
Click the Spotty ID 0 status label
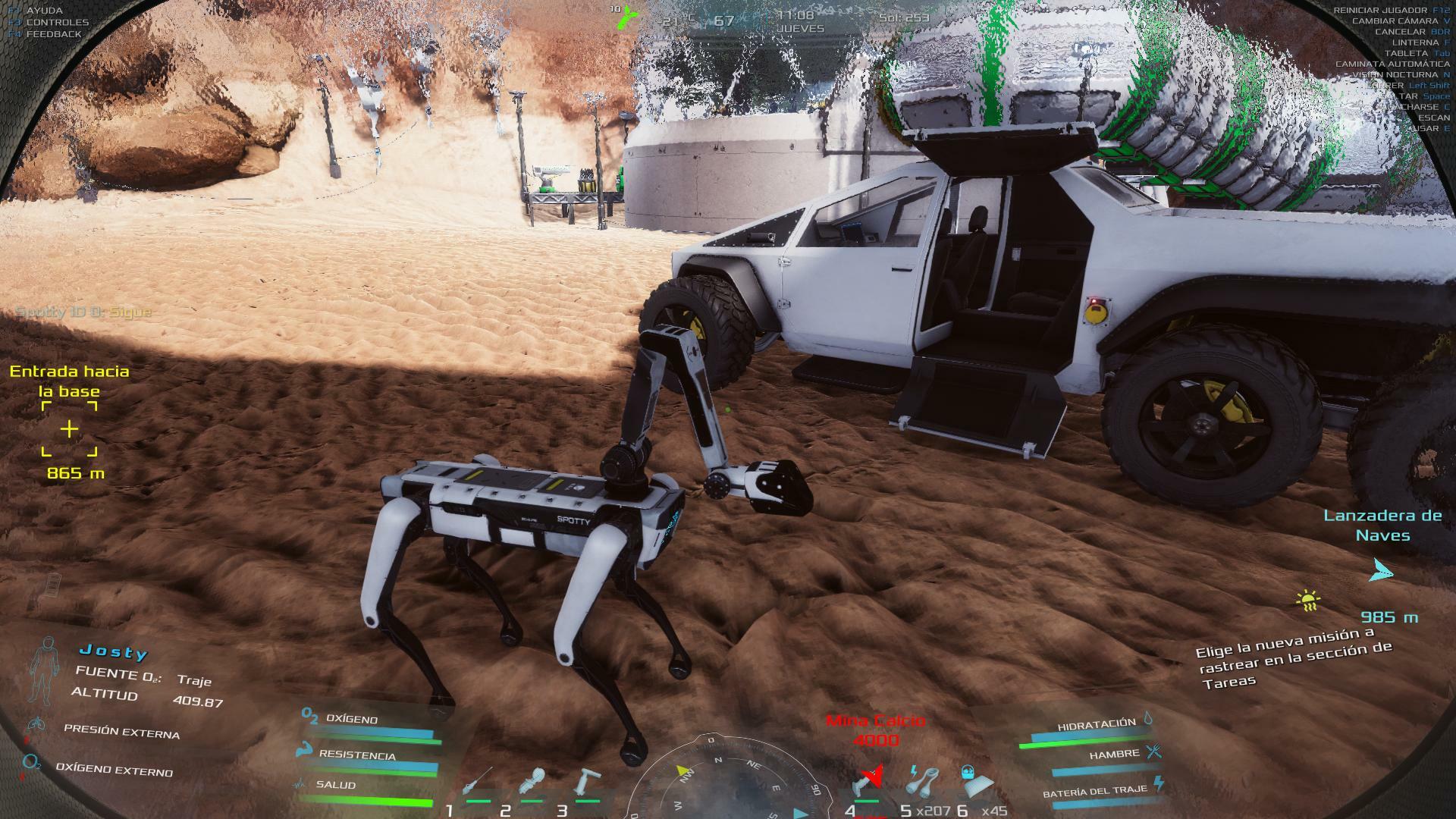coord(83,312)
